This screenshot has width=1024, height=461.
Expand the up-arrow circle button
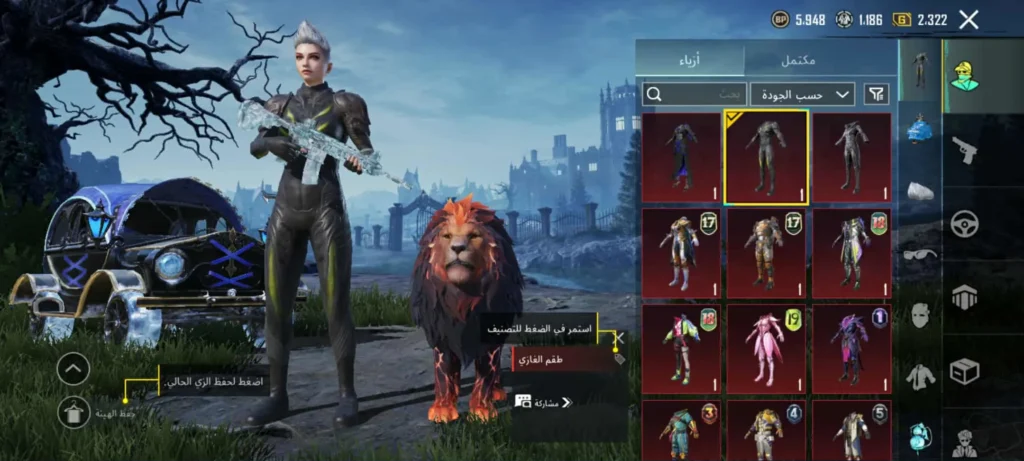[73, 369]
